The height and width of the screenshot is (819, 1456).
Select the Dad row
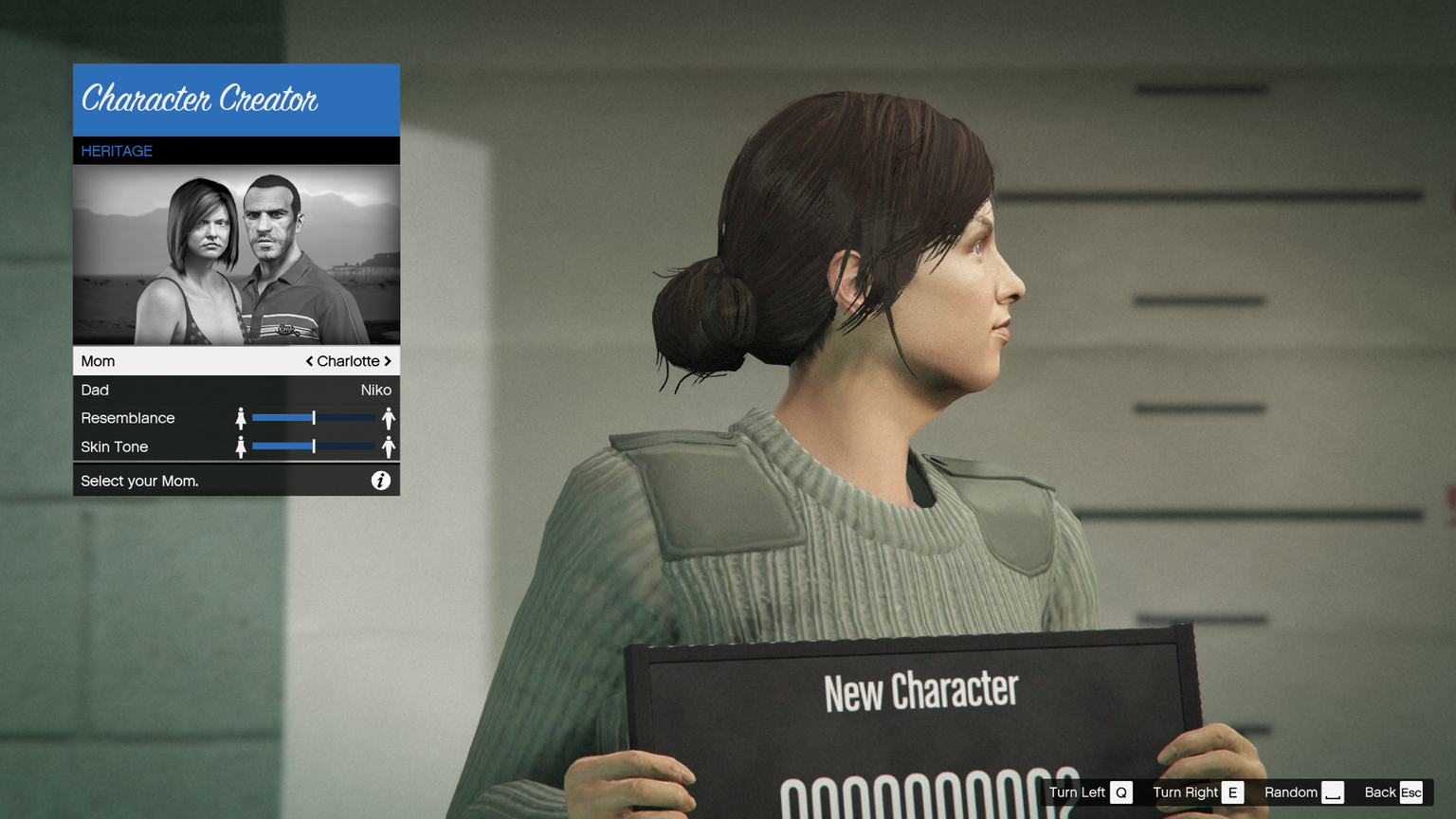point(236,390)
